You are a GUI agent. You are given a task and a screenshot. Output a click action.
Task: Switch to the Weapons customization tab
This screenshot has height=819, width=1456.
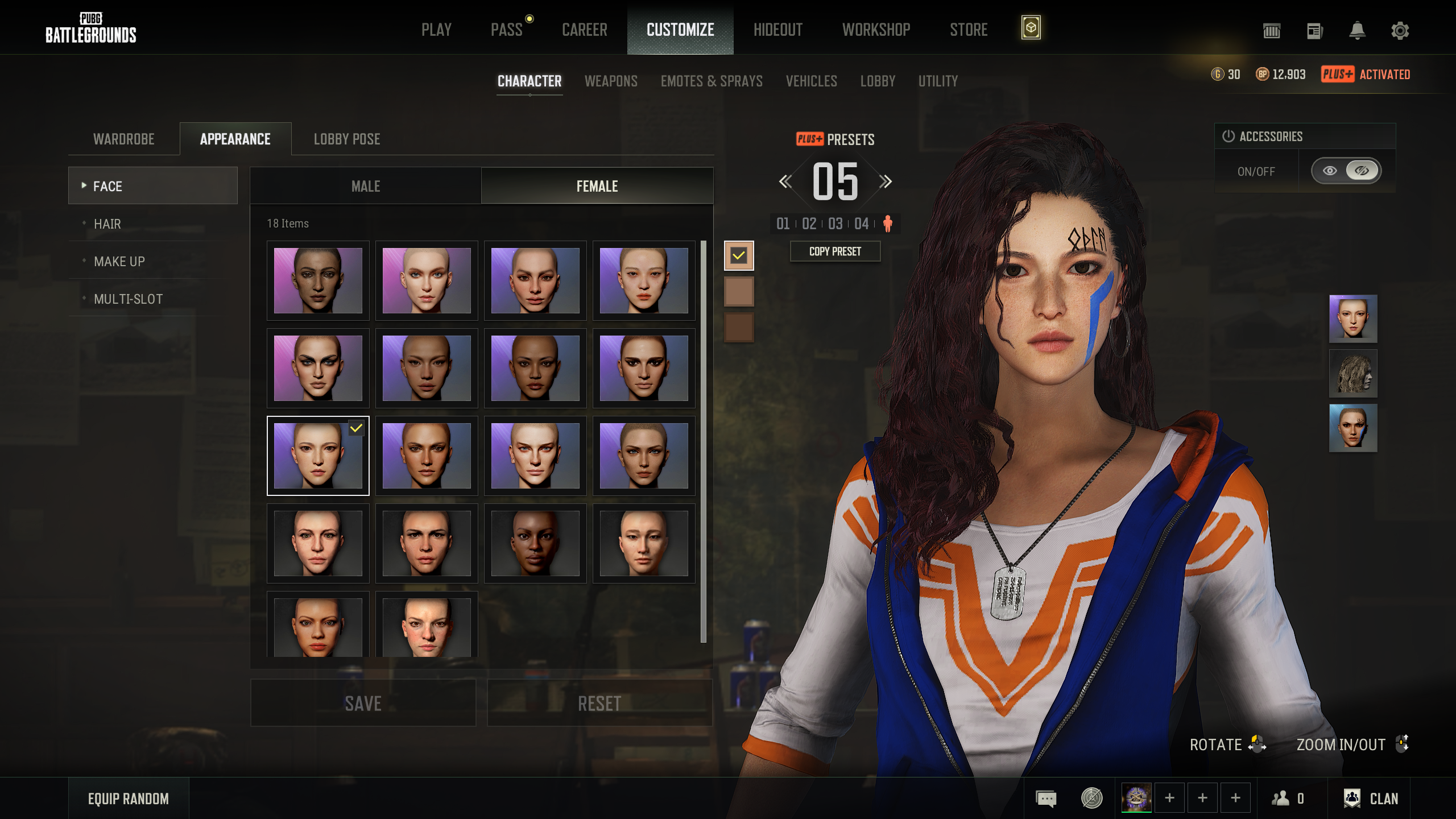click(x=611, y=81)
